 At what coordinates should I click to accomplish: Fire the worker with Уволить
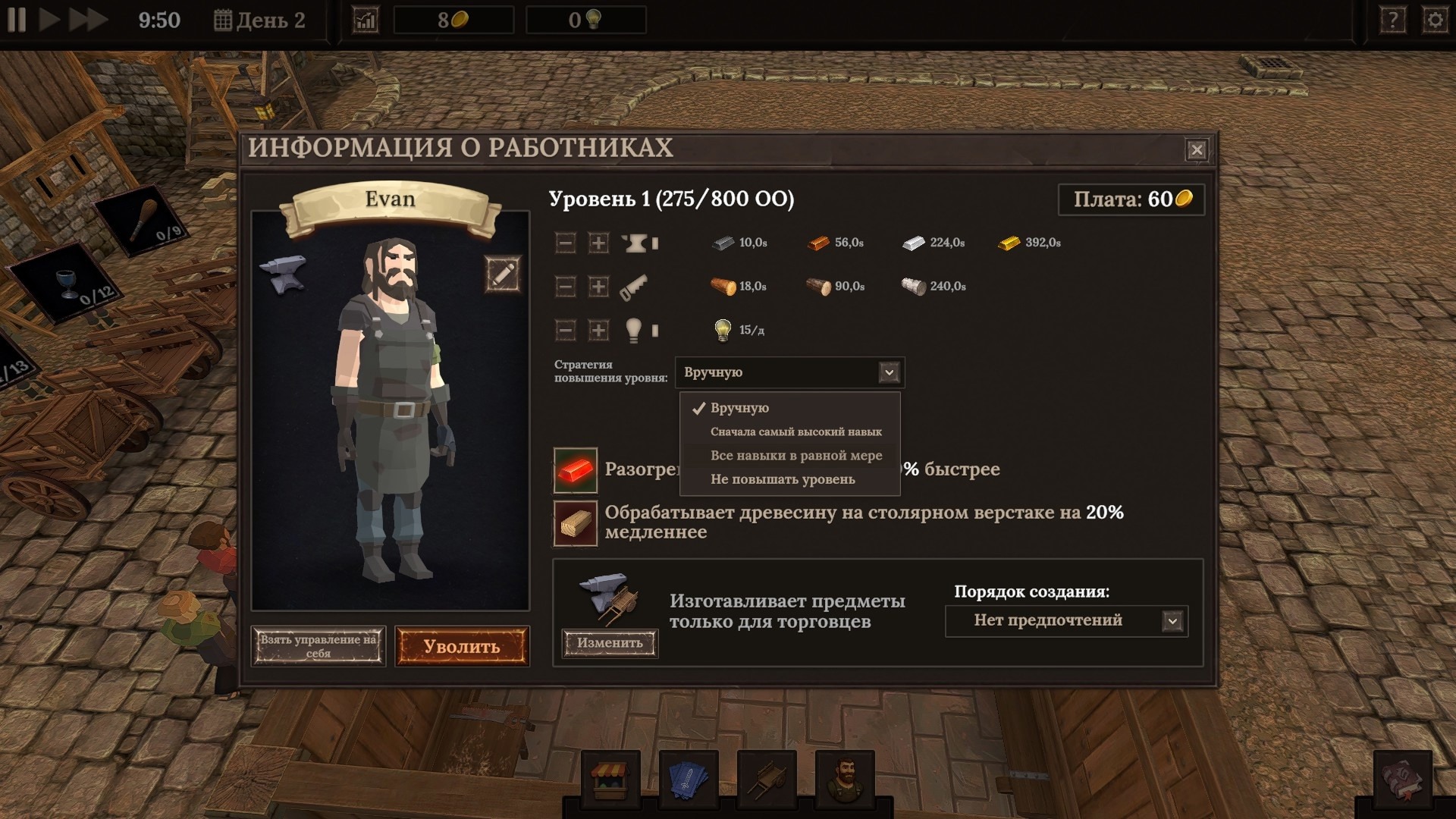pyautogui.click(x=462, y=647)
